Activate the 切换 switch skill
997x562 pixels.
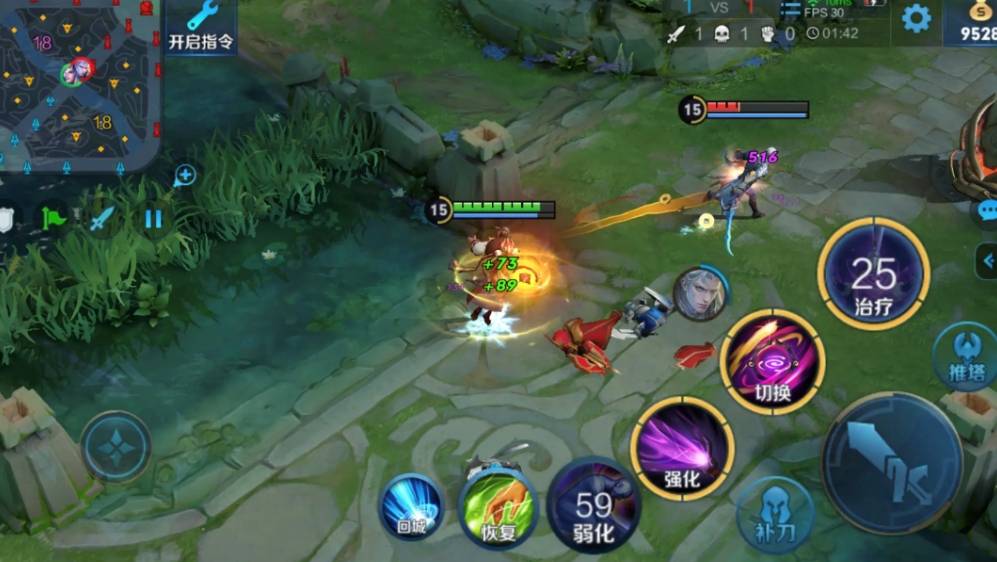tap(773, 361)
